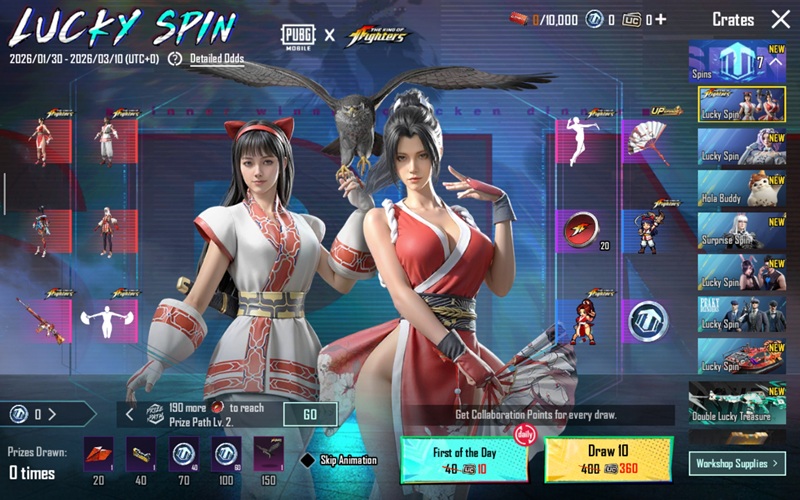
Task: View the folding fan prize
Action: click(x=647, y=143)
